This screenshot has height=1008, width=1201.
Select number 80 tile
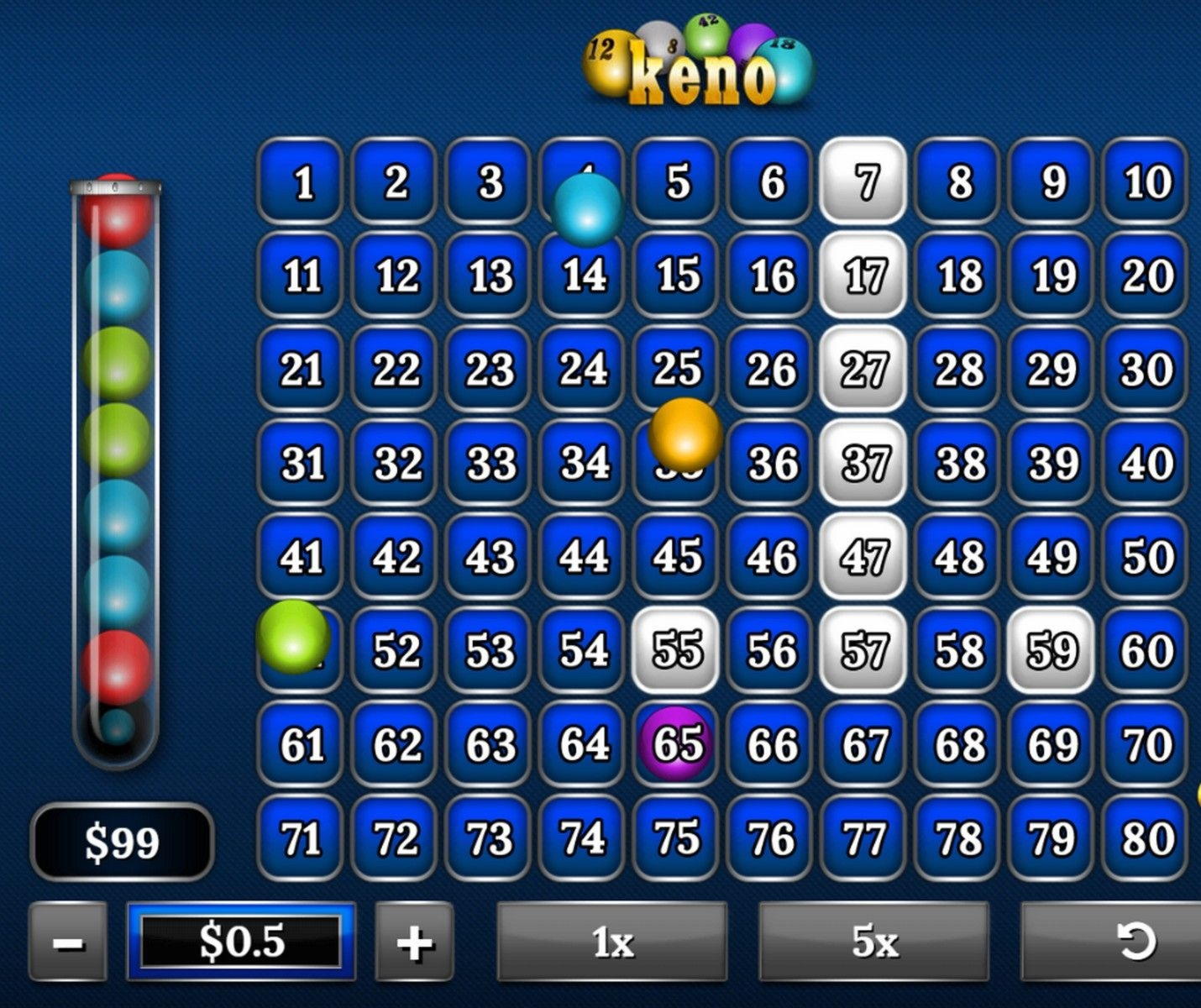tap(1146, 837)
